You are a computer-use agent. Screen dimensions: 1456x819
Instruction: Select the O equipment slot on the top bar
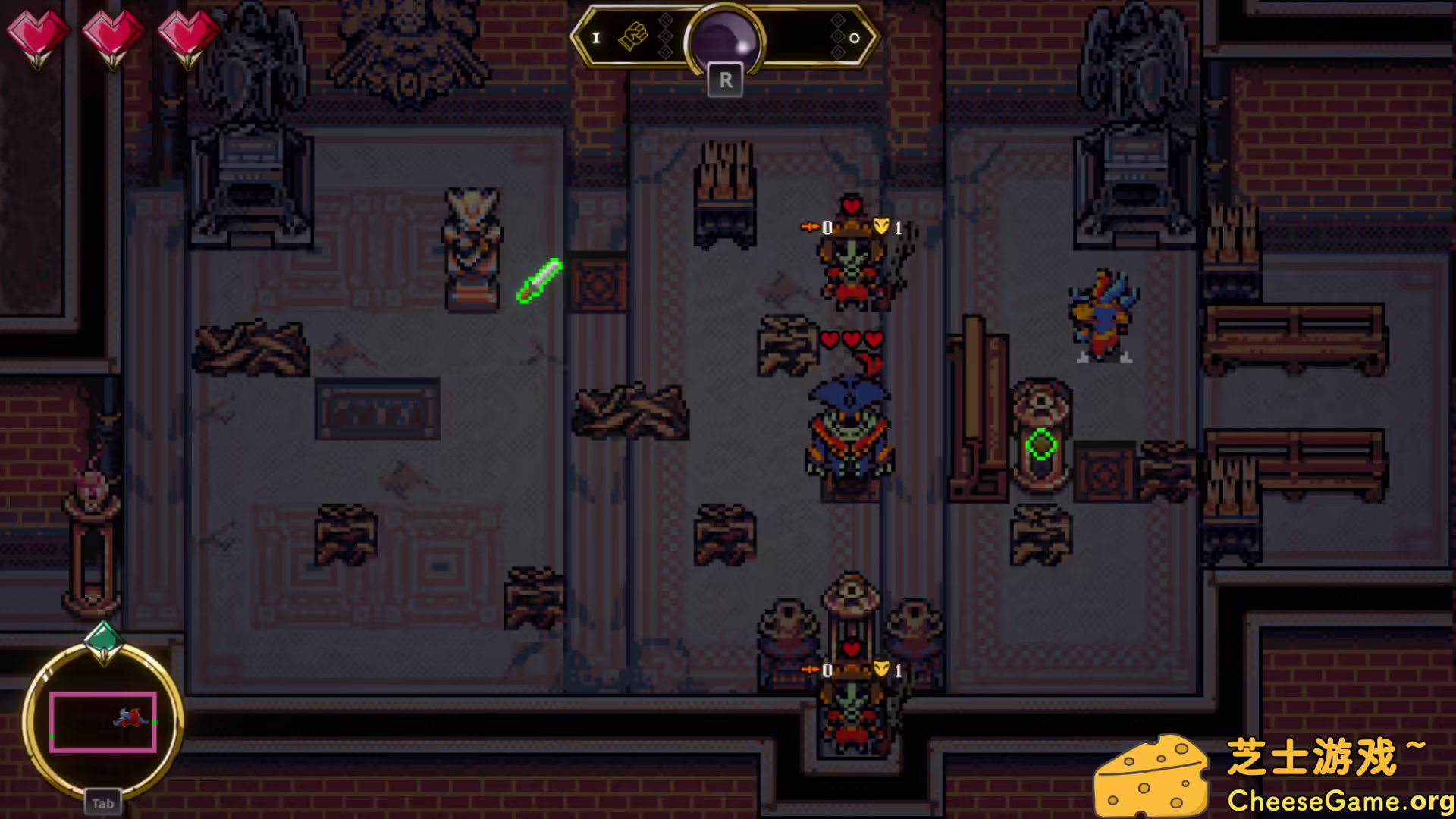click(x=853, y=37)
